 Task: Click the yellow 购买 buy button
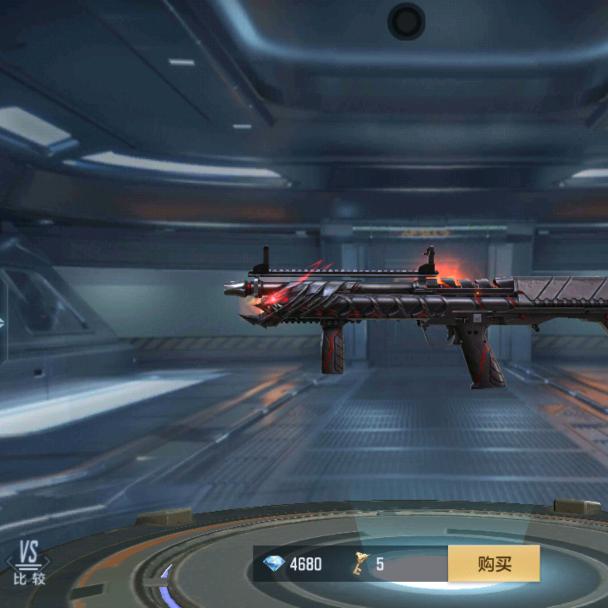(x=493, y=564)
